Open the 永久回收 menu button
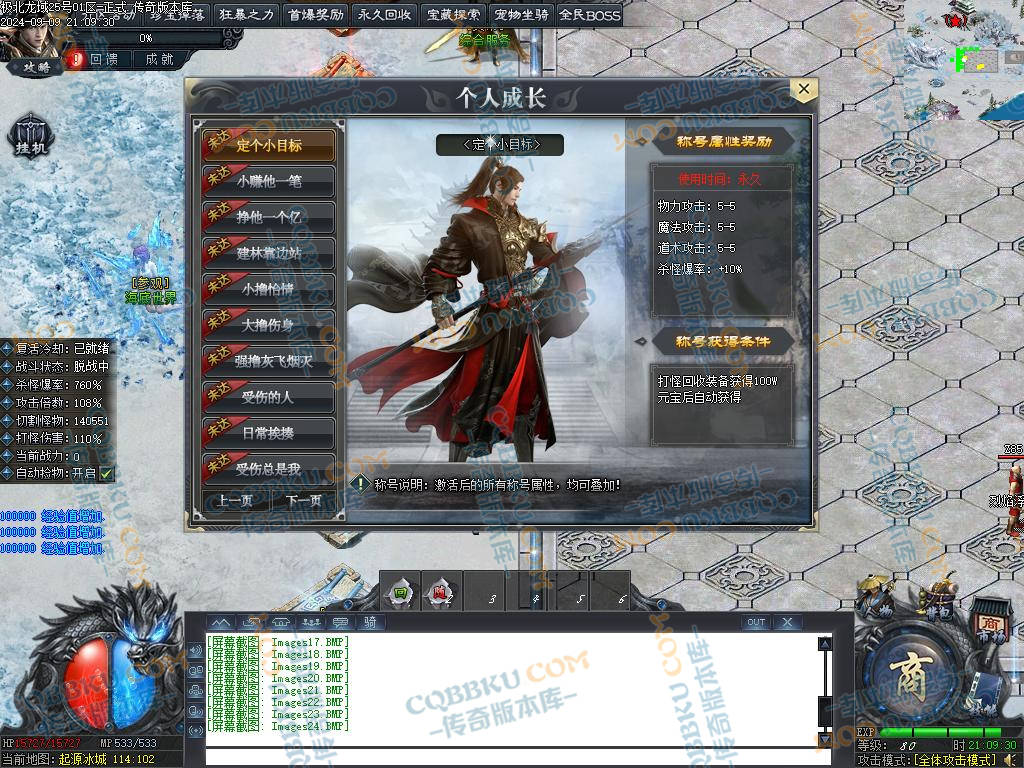Screen dimensions: 1024x768 [384, 15]
